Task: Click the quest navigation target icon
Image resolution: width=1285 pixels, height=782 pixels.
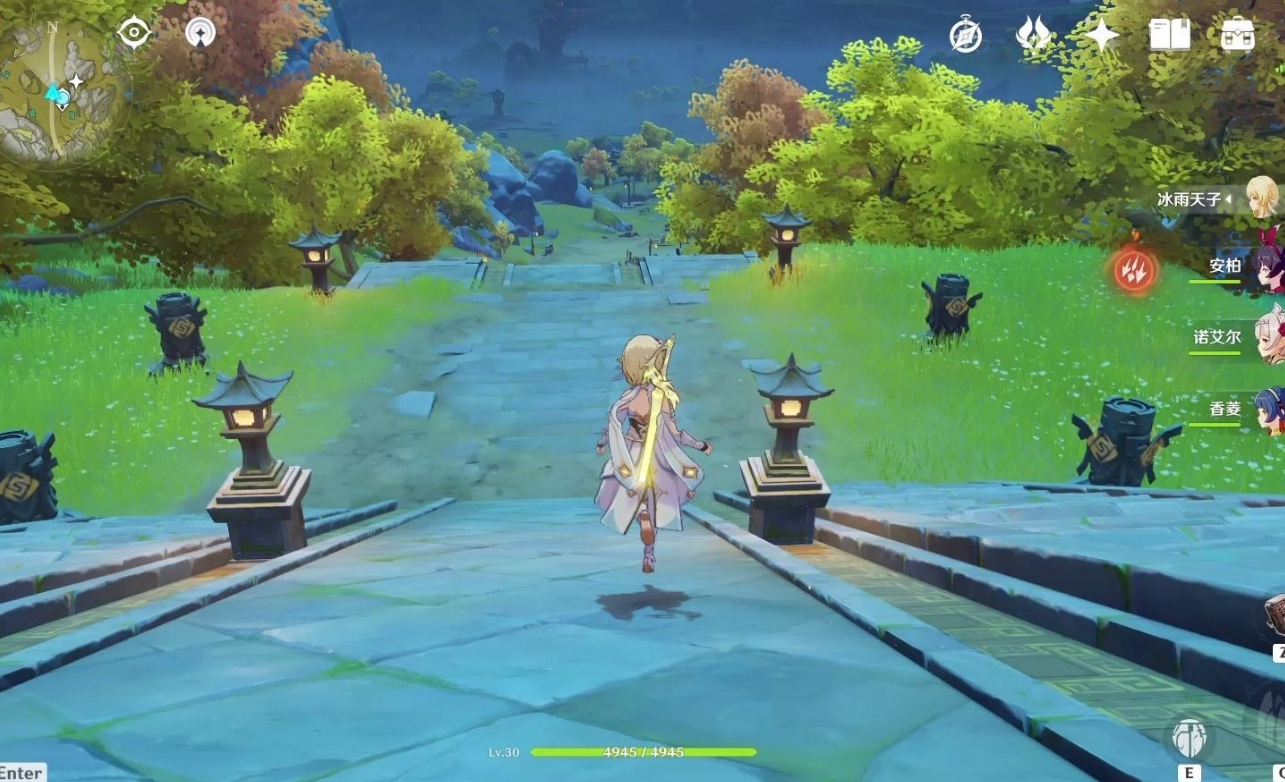Action: point(134,33)
